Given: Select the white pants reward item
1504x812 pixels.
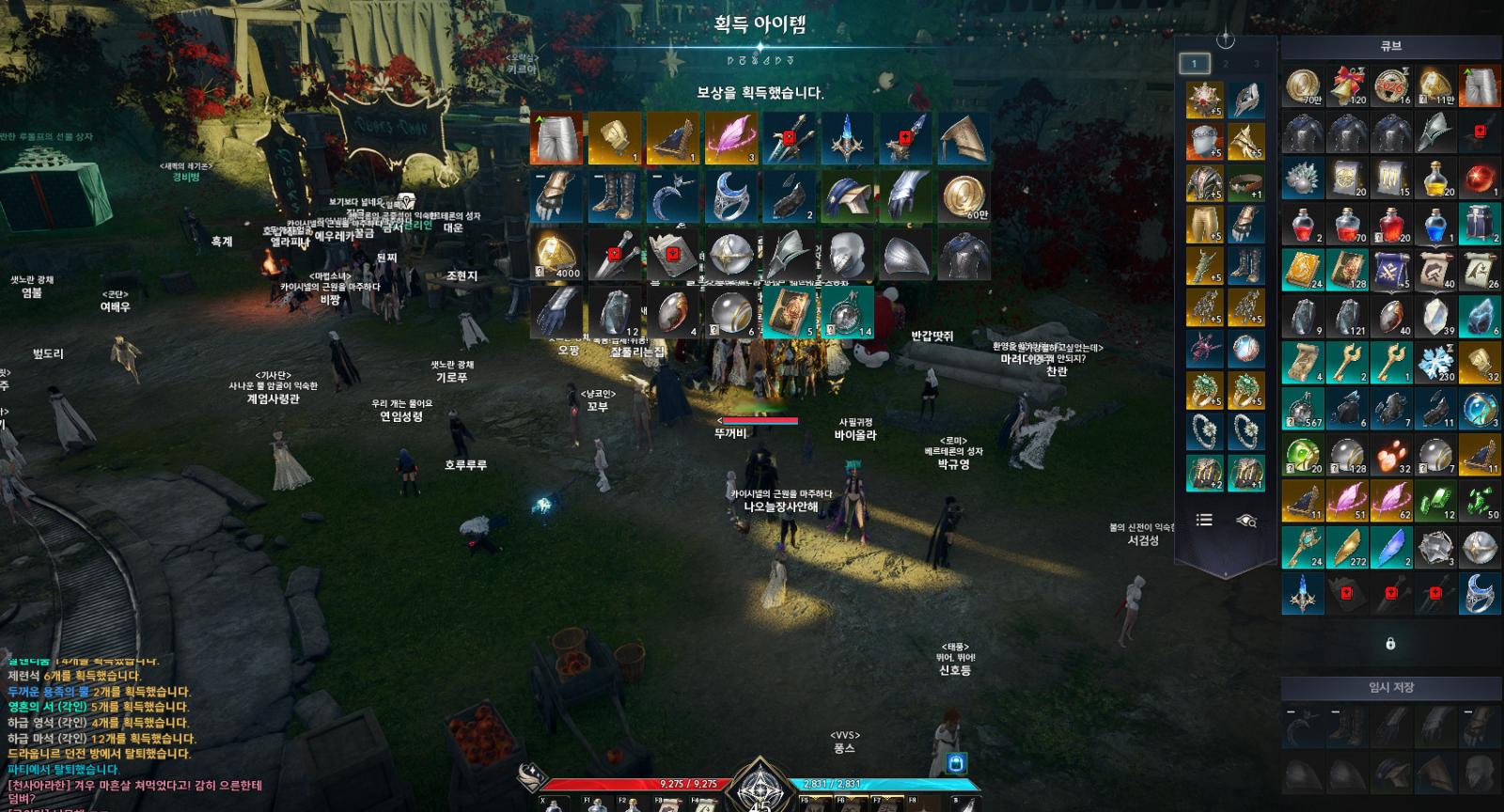Looking at the screenshot, I should tap(556, 138).
